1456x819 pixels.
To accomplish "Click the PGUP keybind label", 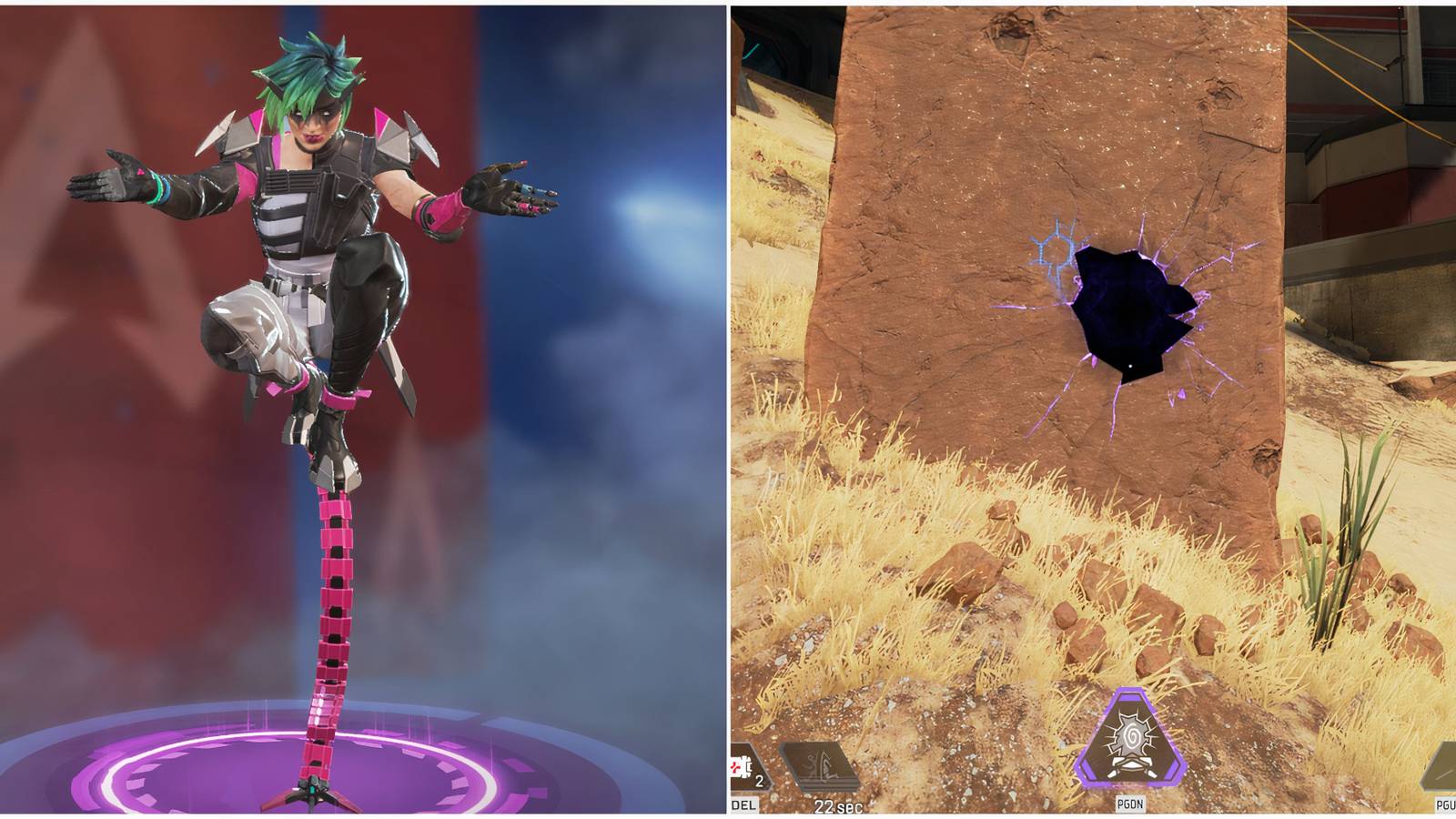I will (1445, 804).
